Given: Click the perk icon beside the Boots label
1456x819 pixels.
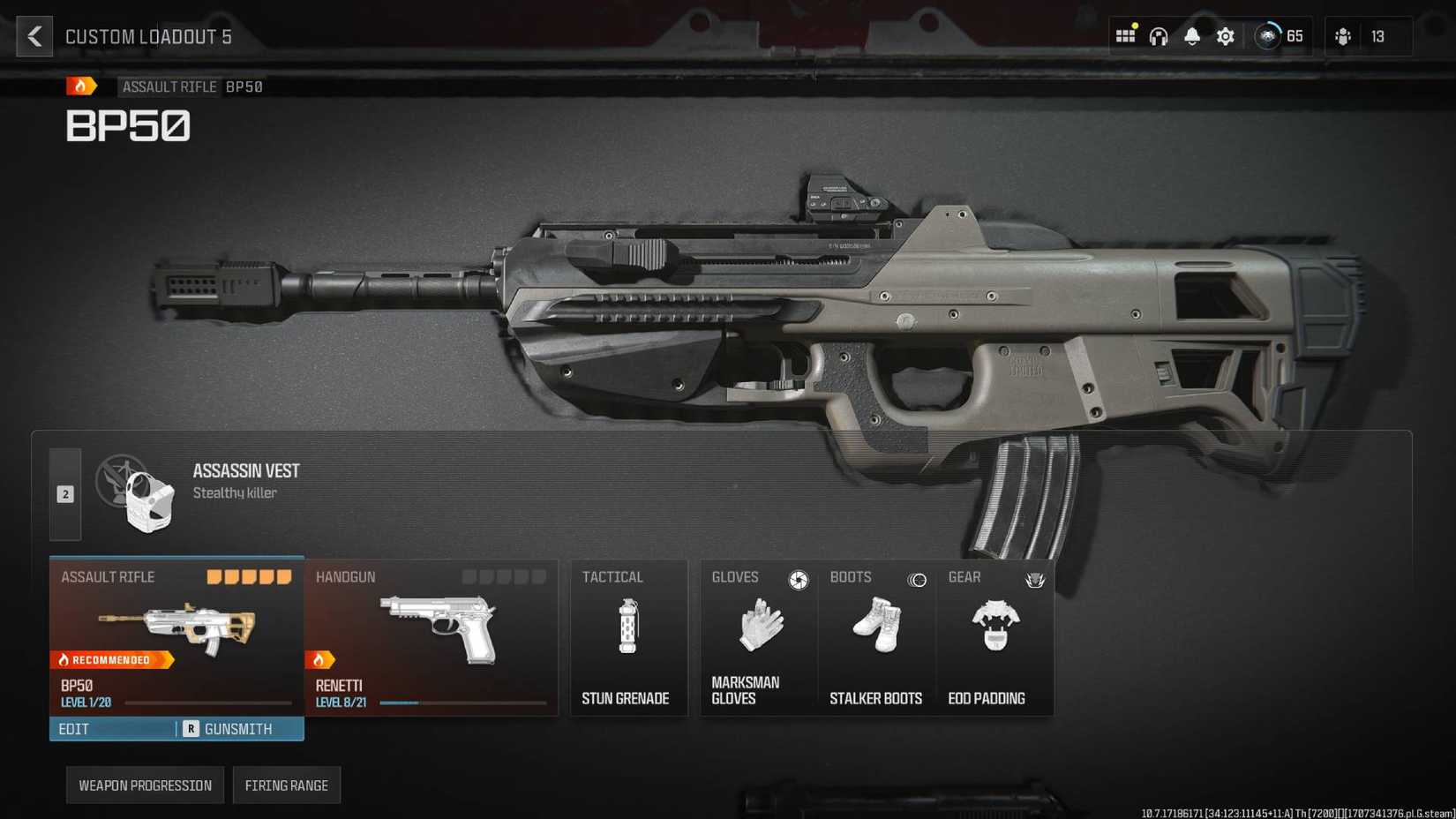Looking at the screenshot, I should (x=918, y=580).
